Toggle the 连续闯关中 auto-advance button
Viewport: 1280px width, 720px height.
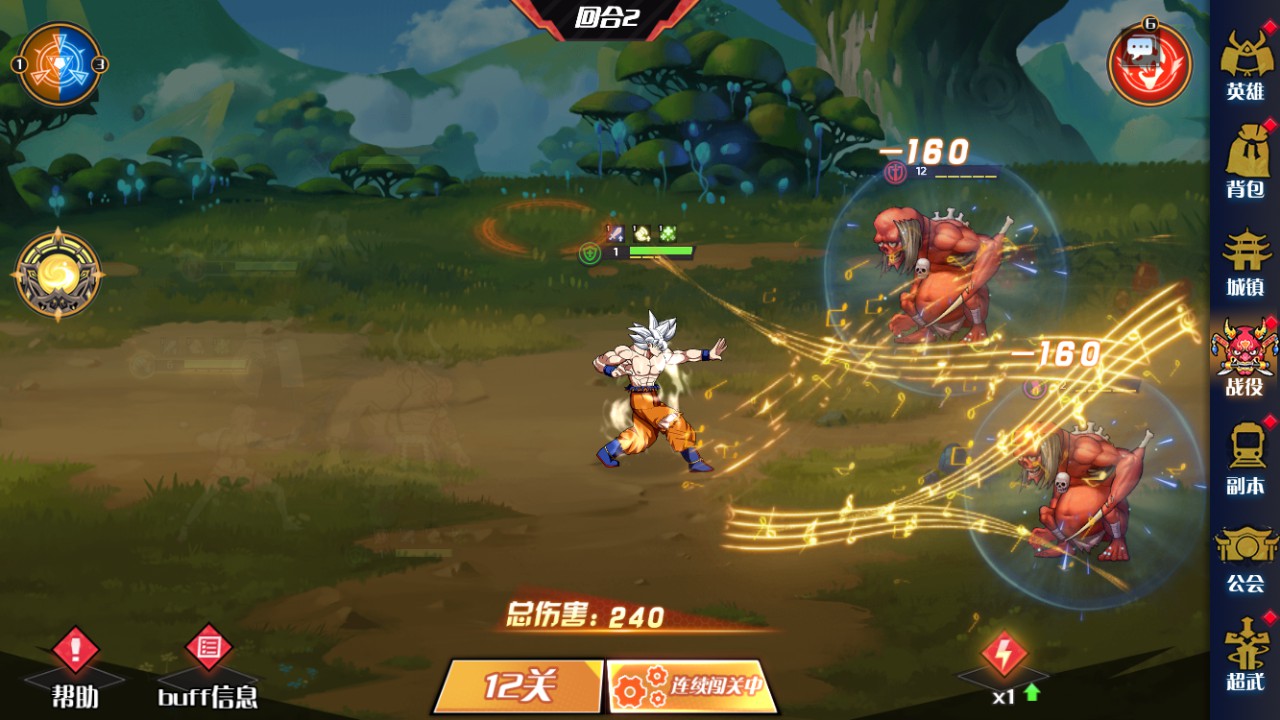click(x=690, y=686)
